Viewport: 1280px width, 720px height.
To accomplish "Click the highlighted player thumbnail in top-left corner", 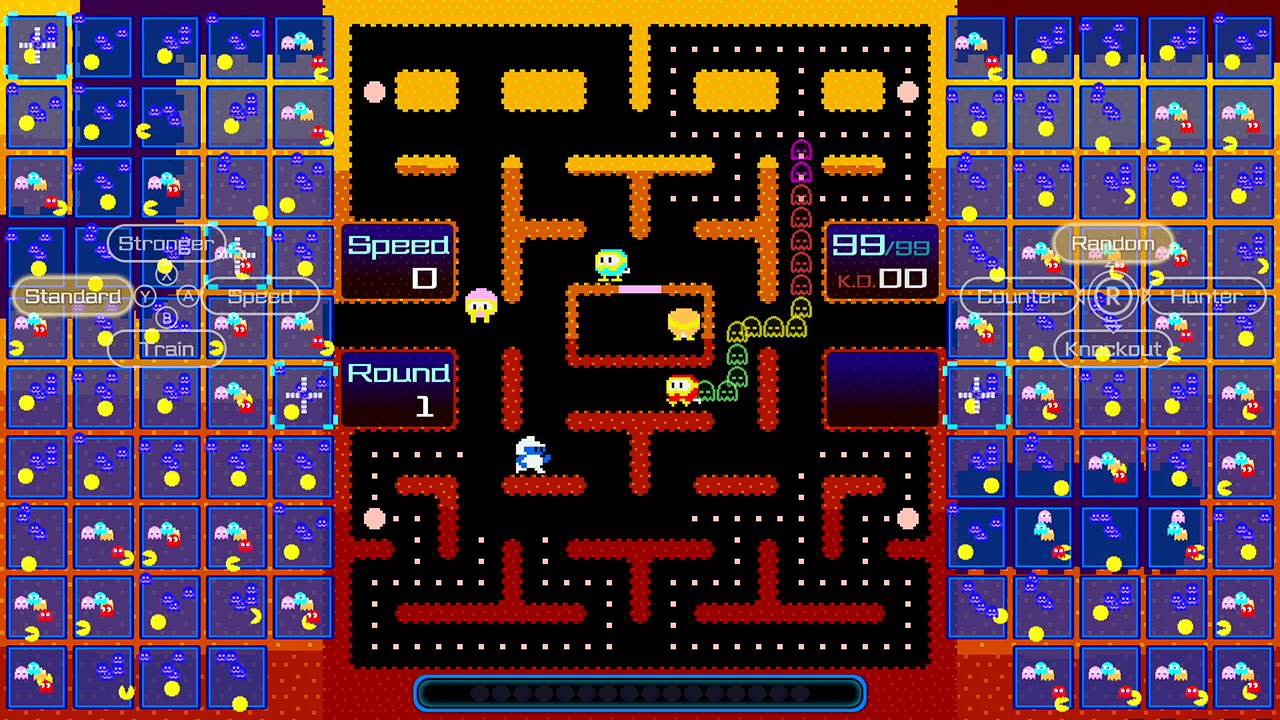I will coord(37,43).
